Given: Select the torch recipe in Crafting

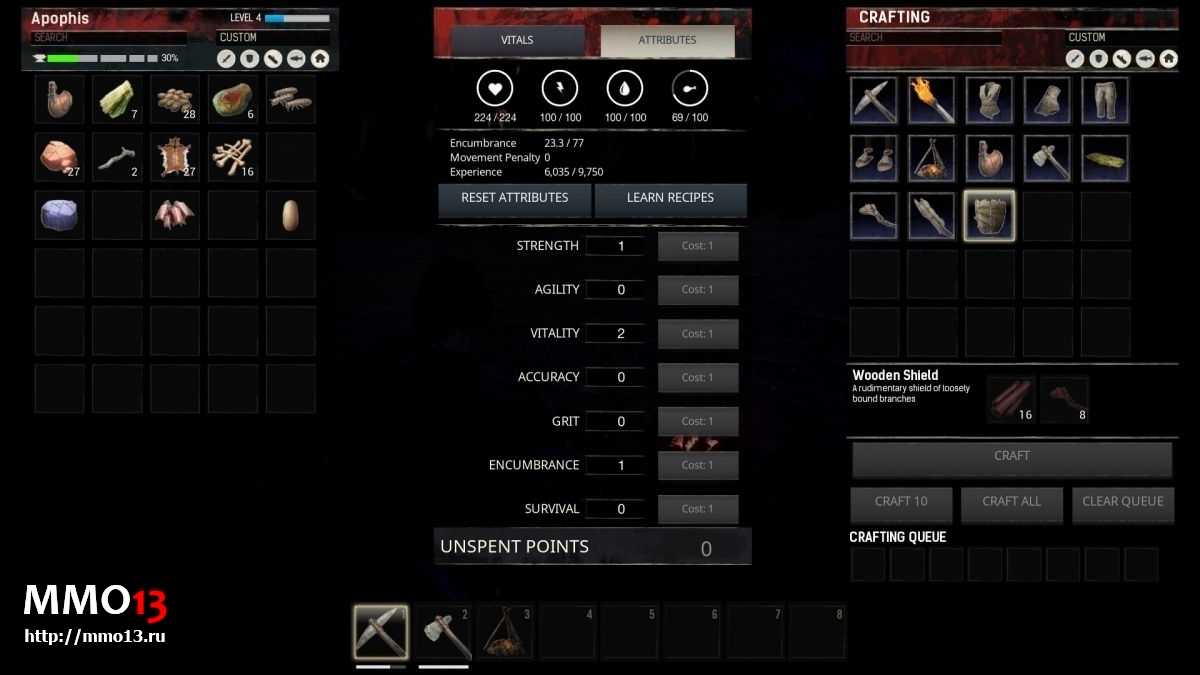Looking at the screenshot, I should click(x=931, y=100).
